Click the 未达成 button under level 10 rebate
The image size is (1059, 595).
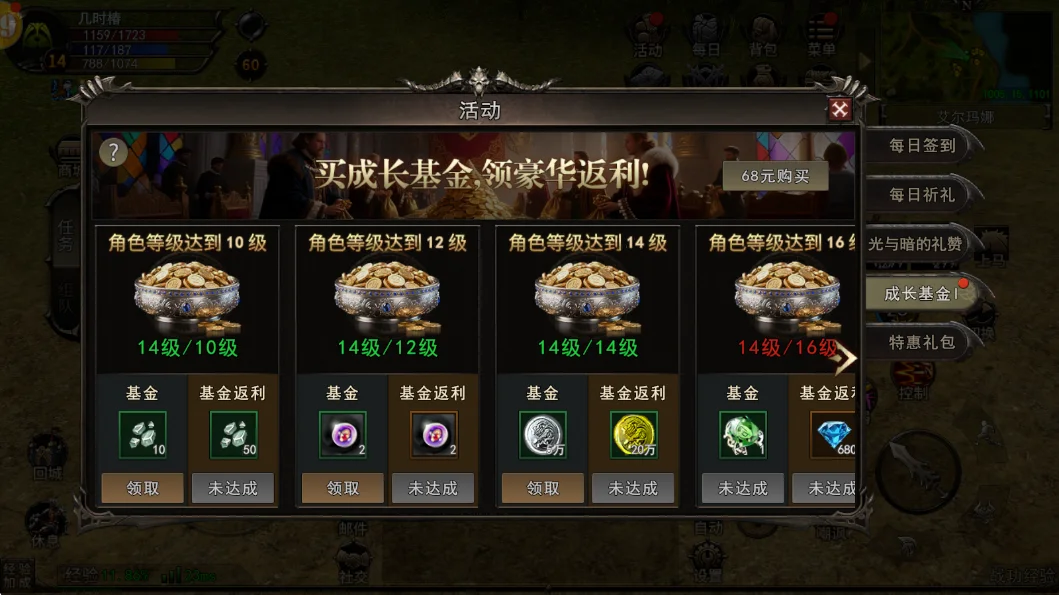pos(233,488)
